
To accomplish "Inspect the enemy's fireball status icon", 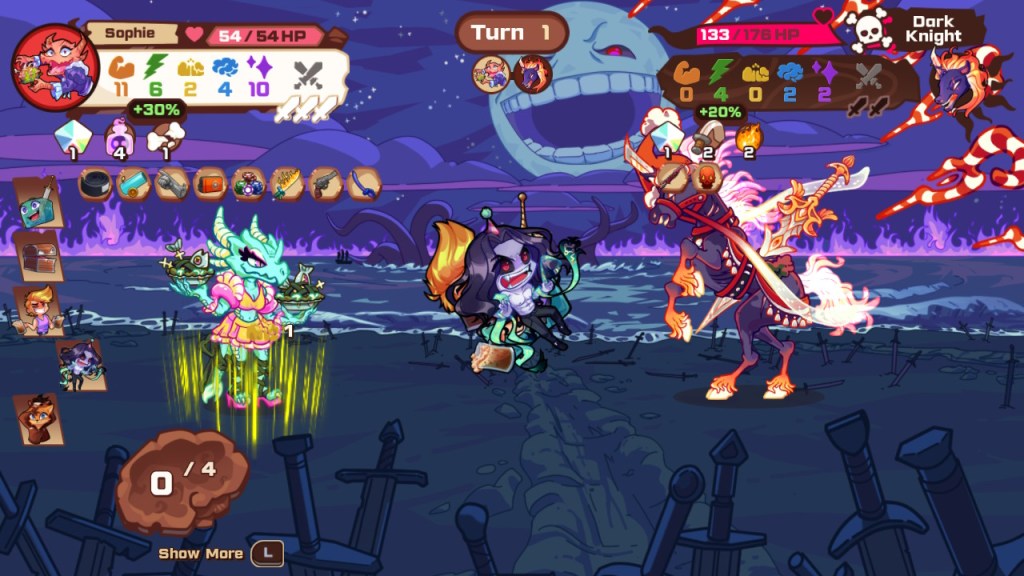I will [x=748, y=137].
